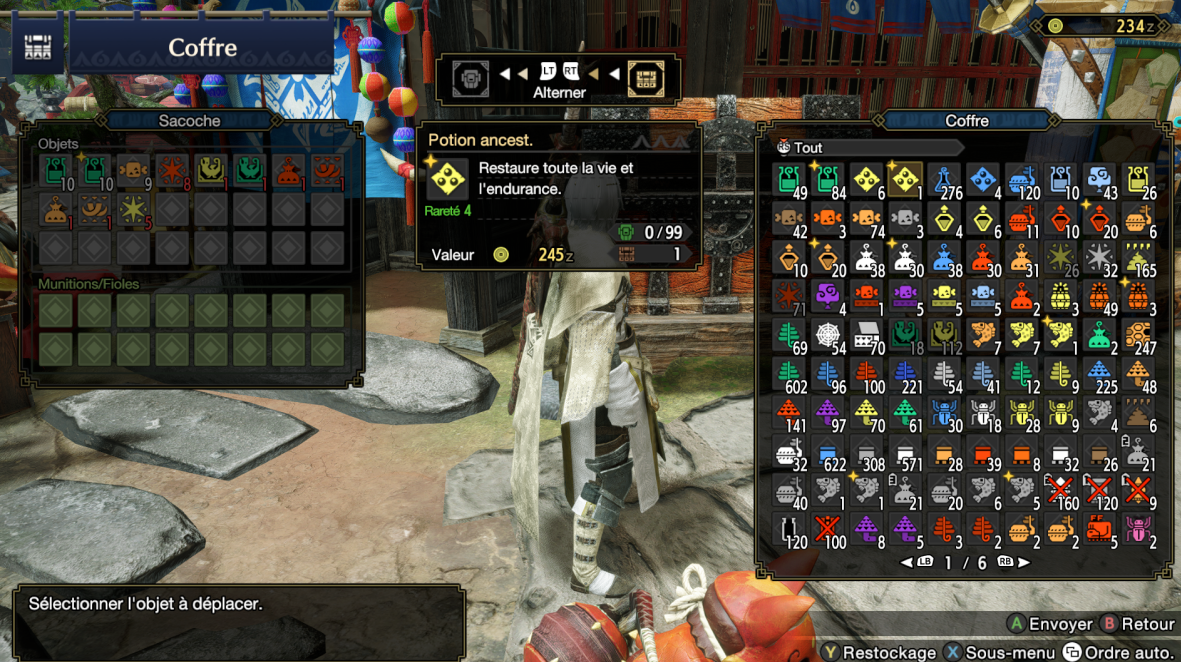Screen dimensions: 1181x662
Task: Choose the honeycomb stack of 247
Action: click(1137, 335)
